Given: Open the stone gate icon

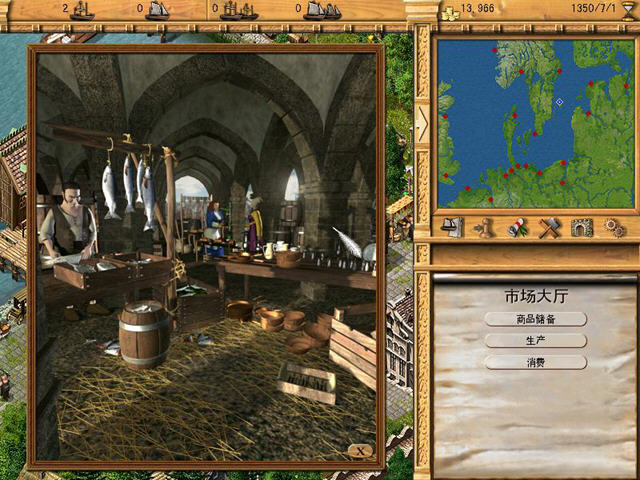Looking at the screenshot, I should click(581, 228).
